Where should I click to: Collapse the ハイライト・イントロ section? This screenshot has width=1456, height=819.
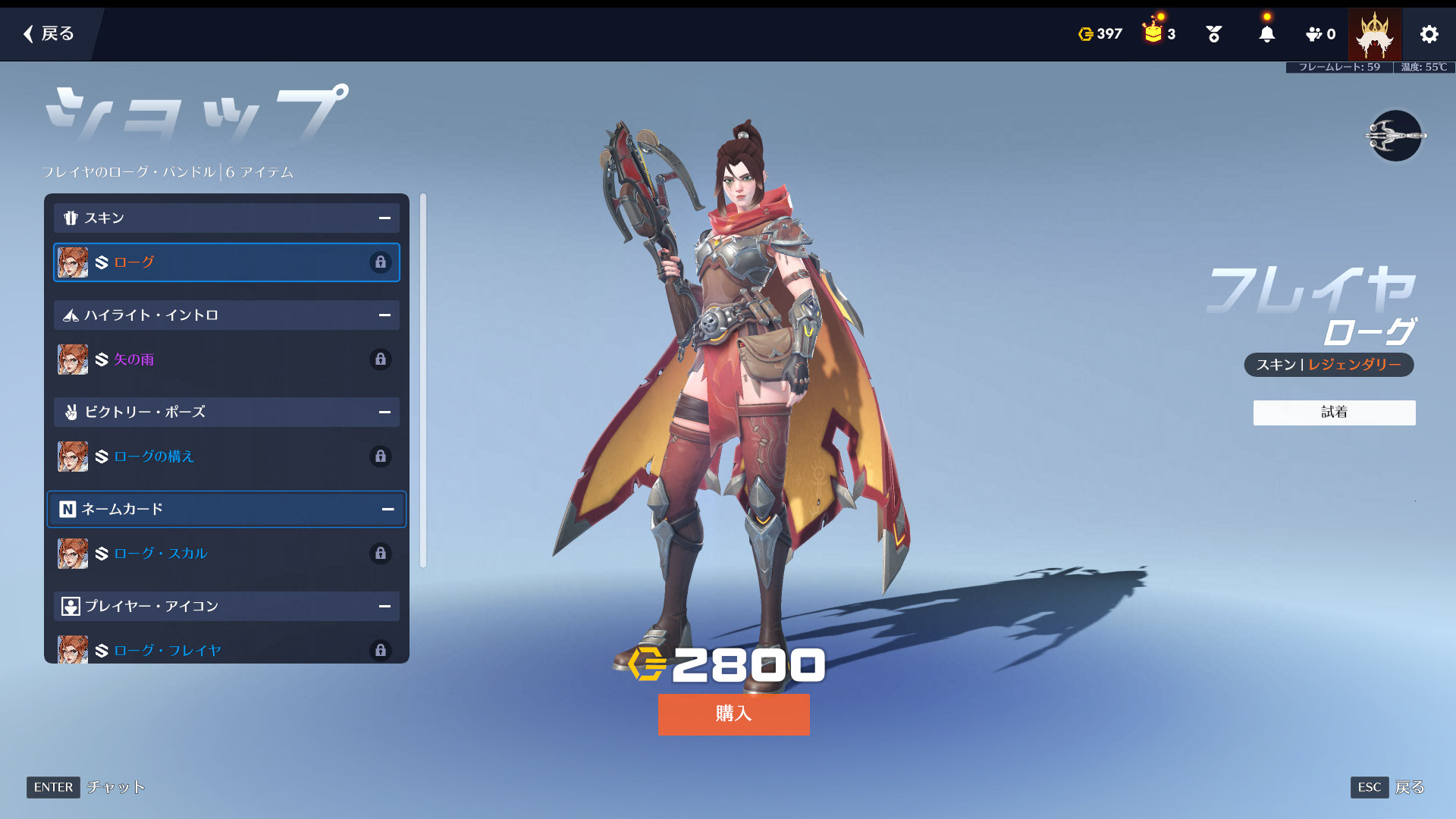[384, 315]
